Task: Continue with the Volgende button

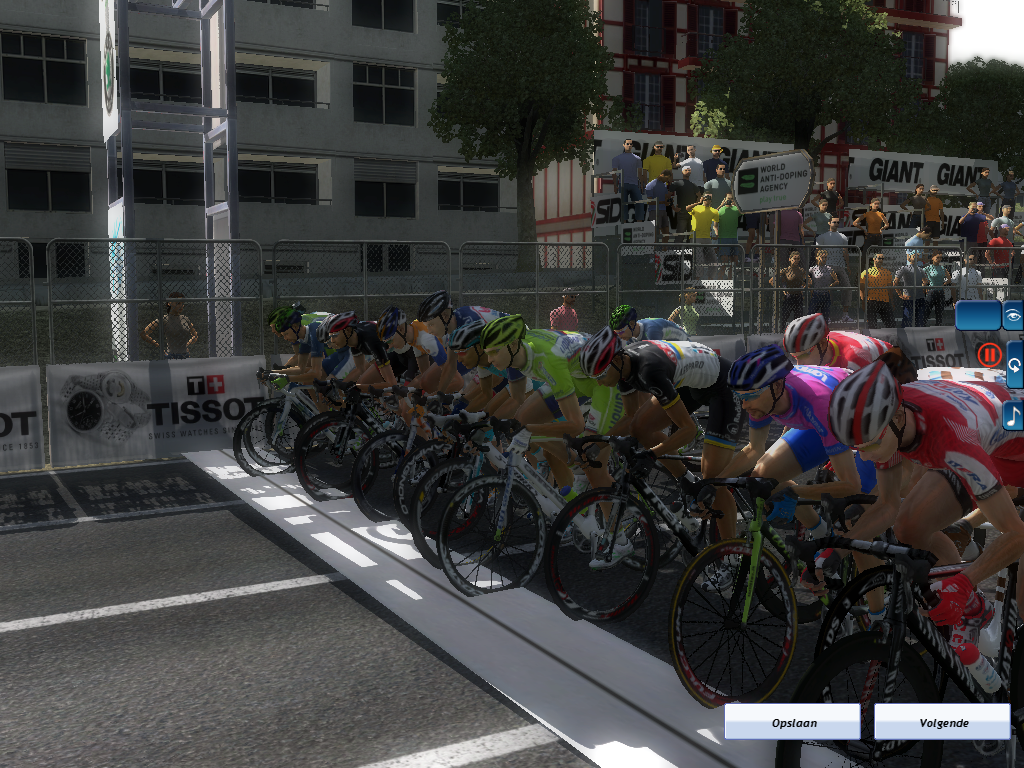Action: (x=941, y=721)
